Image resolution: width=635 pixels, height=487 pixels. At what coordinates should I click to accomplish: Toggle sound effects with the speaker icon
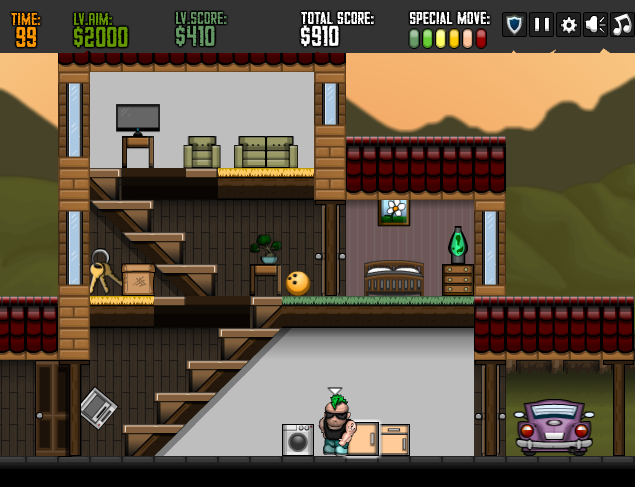tap(595, 25)
